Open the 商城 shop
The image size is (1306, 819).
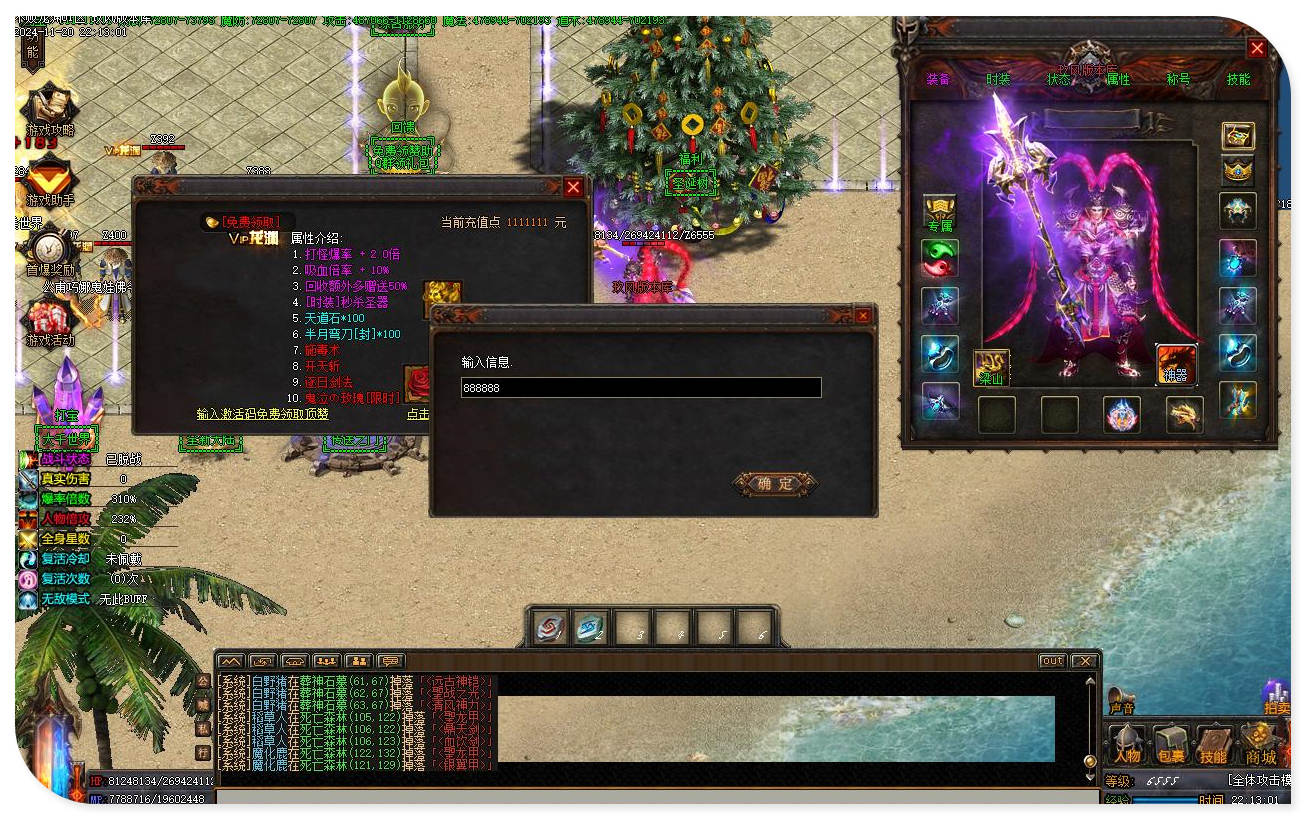pyautogui.click(x=1259, y=745)
